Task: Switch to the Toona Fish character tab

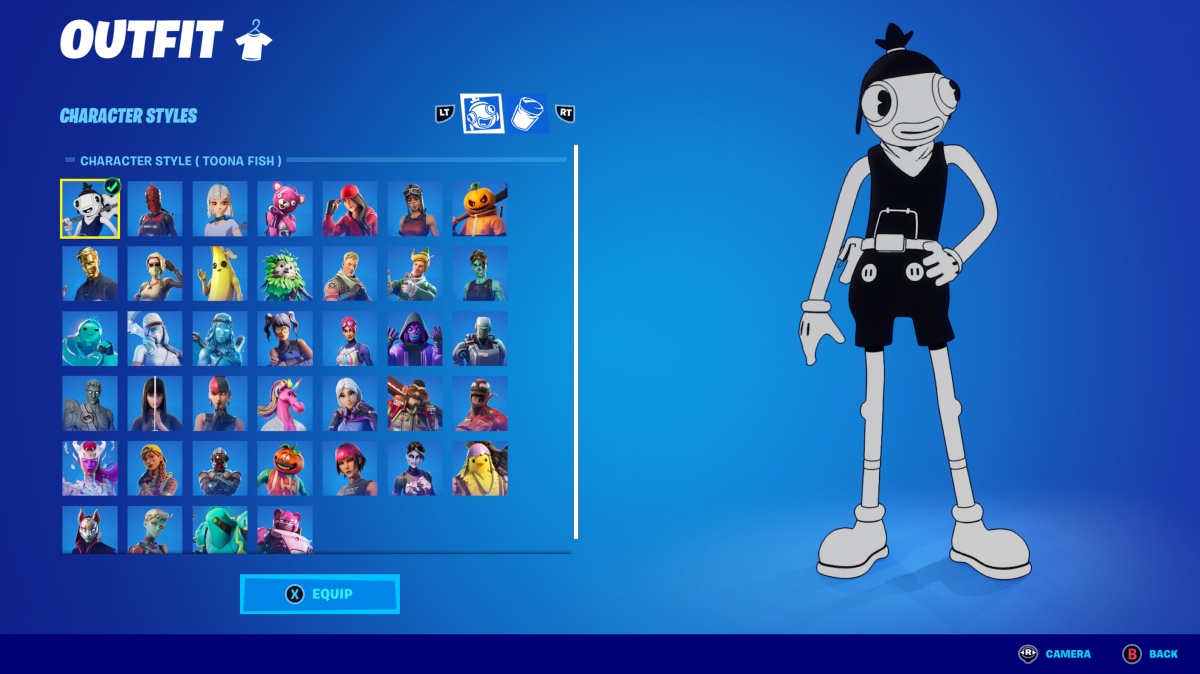Action: pyautogui.click(x=481, y=114)
